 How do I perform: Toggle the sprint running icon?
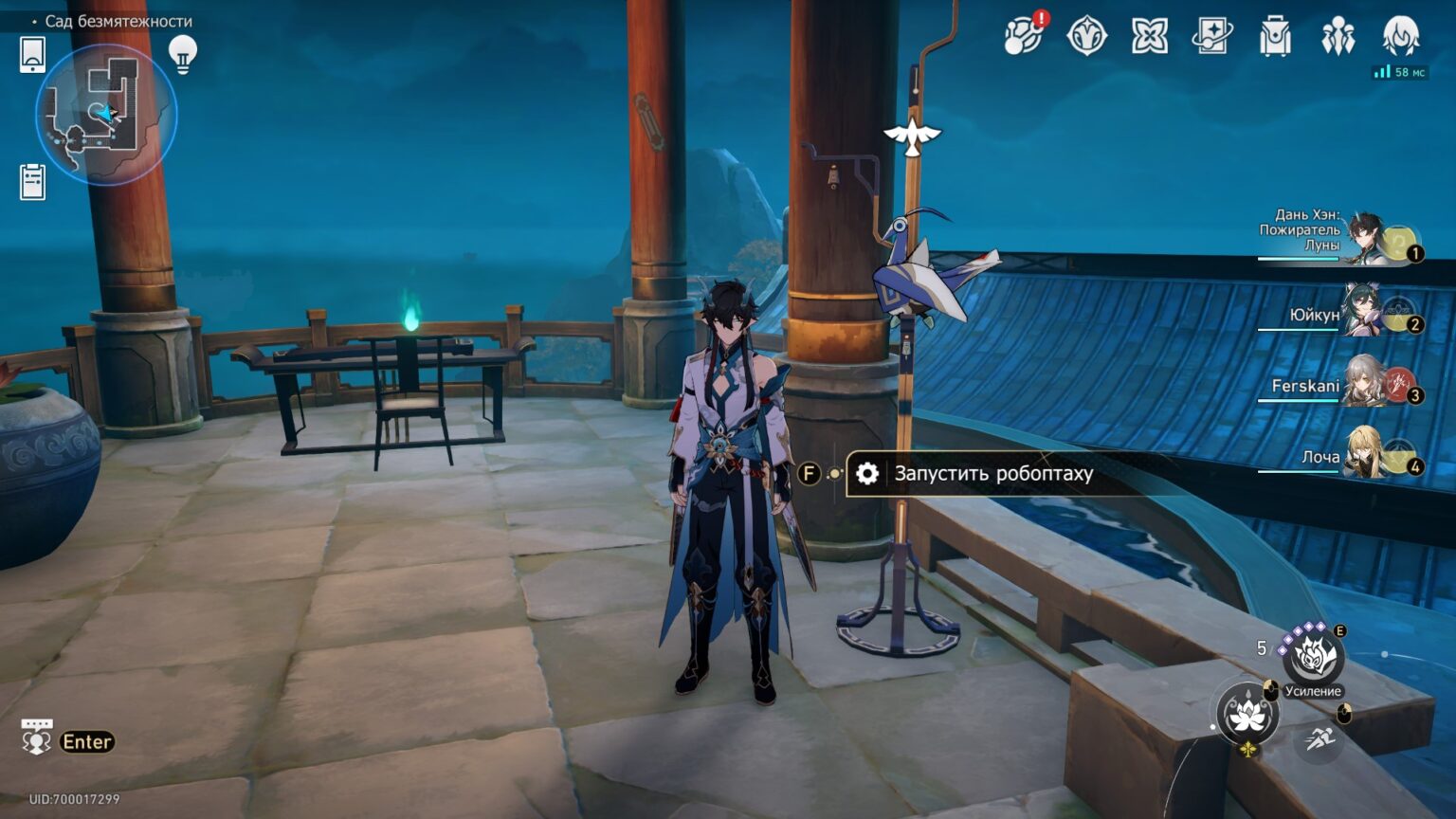coord(1319,739)
